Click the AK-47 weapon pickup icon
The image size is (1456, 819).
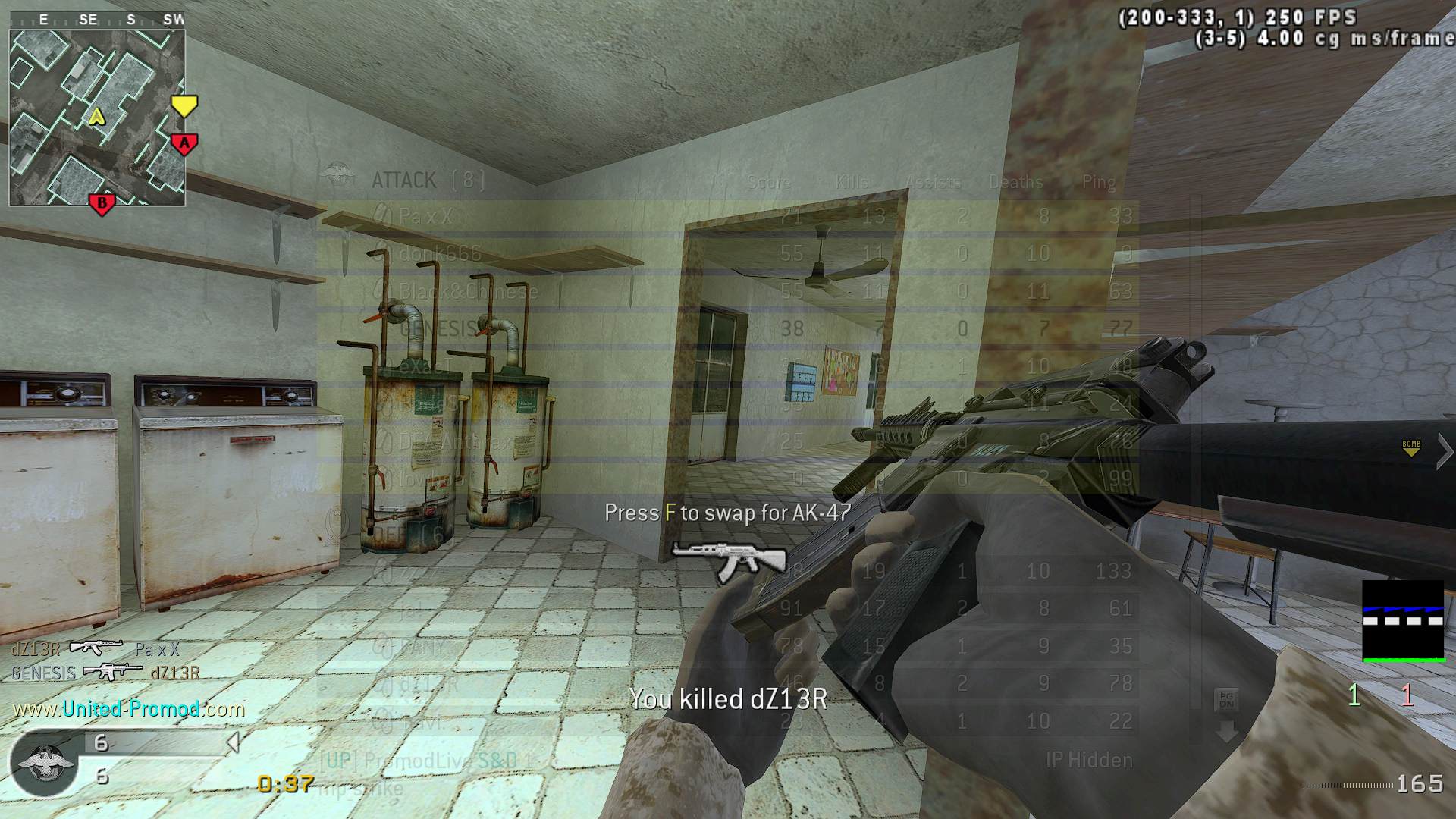[x=718, y=560]
